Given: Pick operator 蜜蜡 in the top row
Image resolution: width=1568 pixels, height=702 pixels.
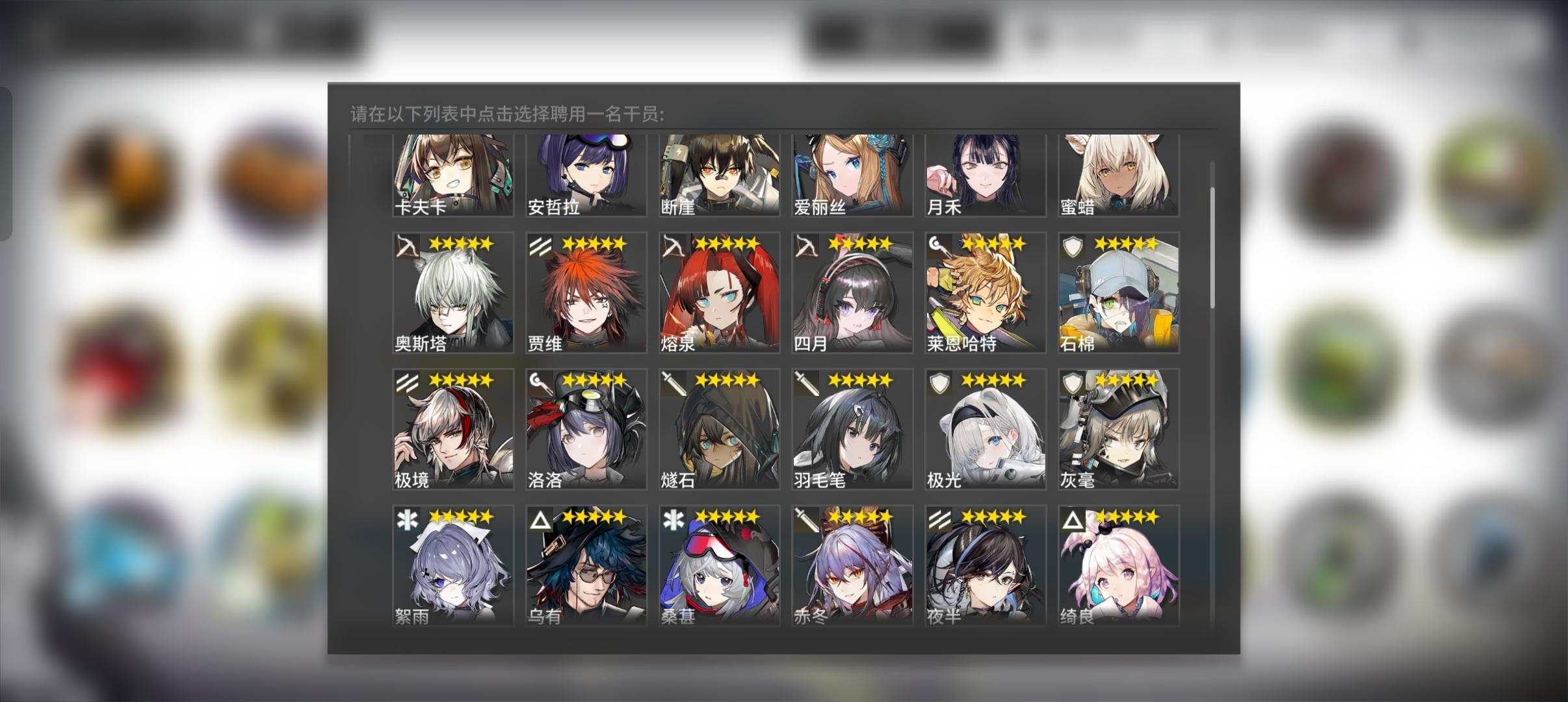Looking at the screenshot, I should tap(1117, 175).
